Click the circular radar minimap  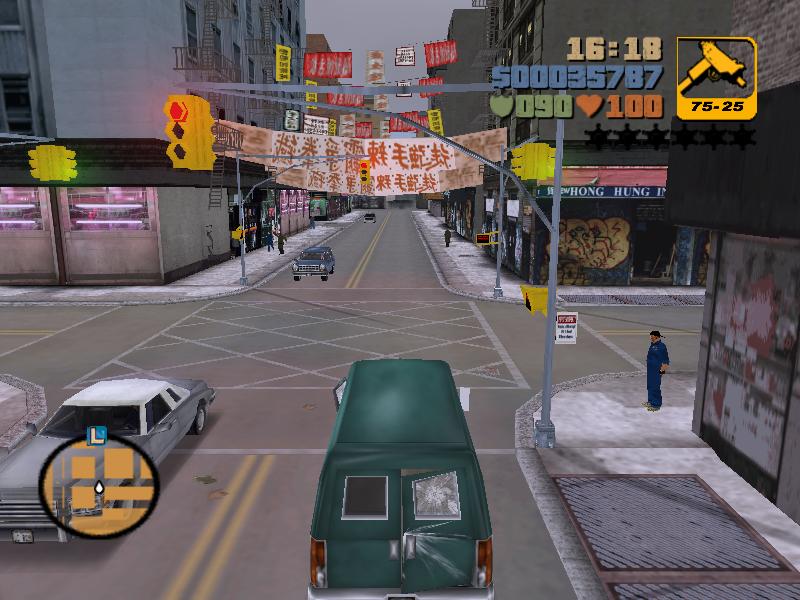tap(98, 486)
